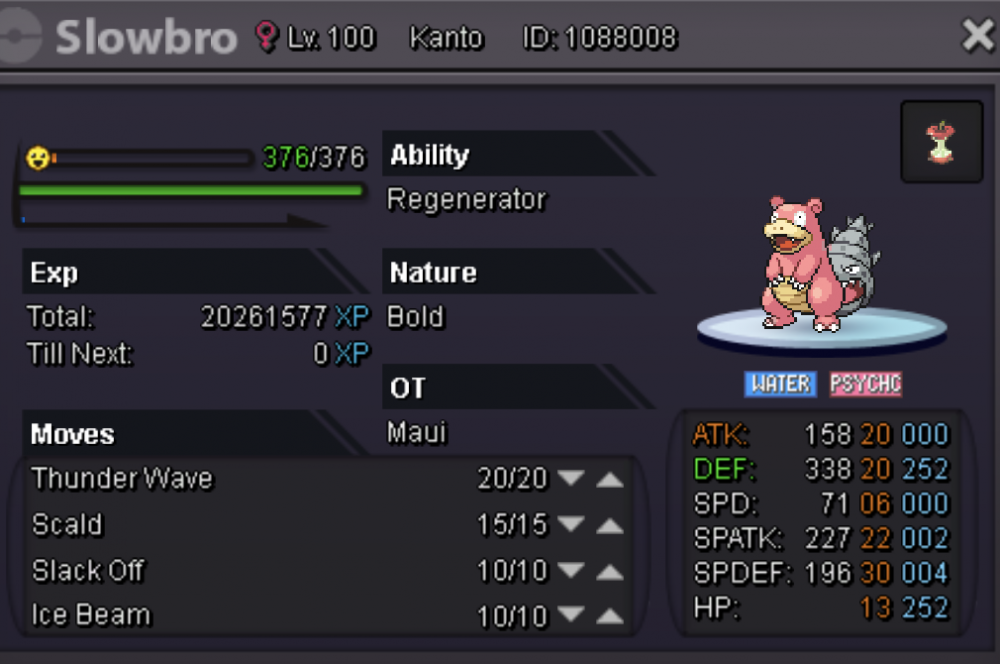The image size is (1000, 664).
Task: Move Ice Beam up with its arrow
Action: click(x=610, y=615)
